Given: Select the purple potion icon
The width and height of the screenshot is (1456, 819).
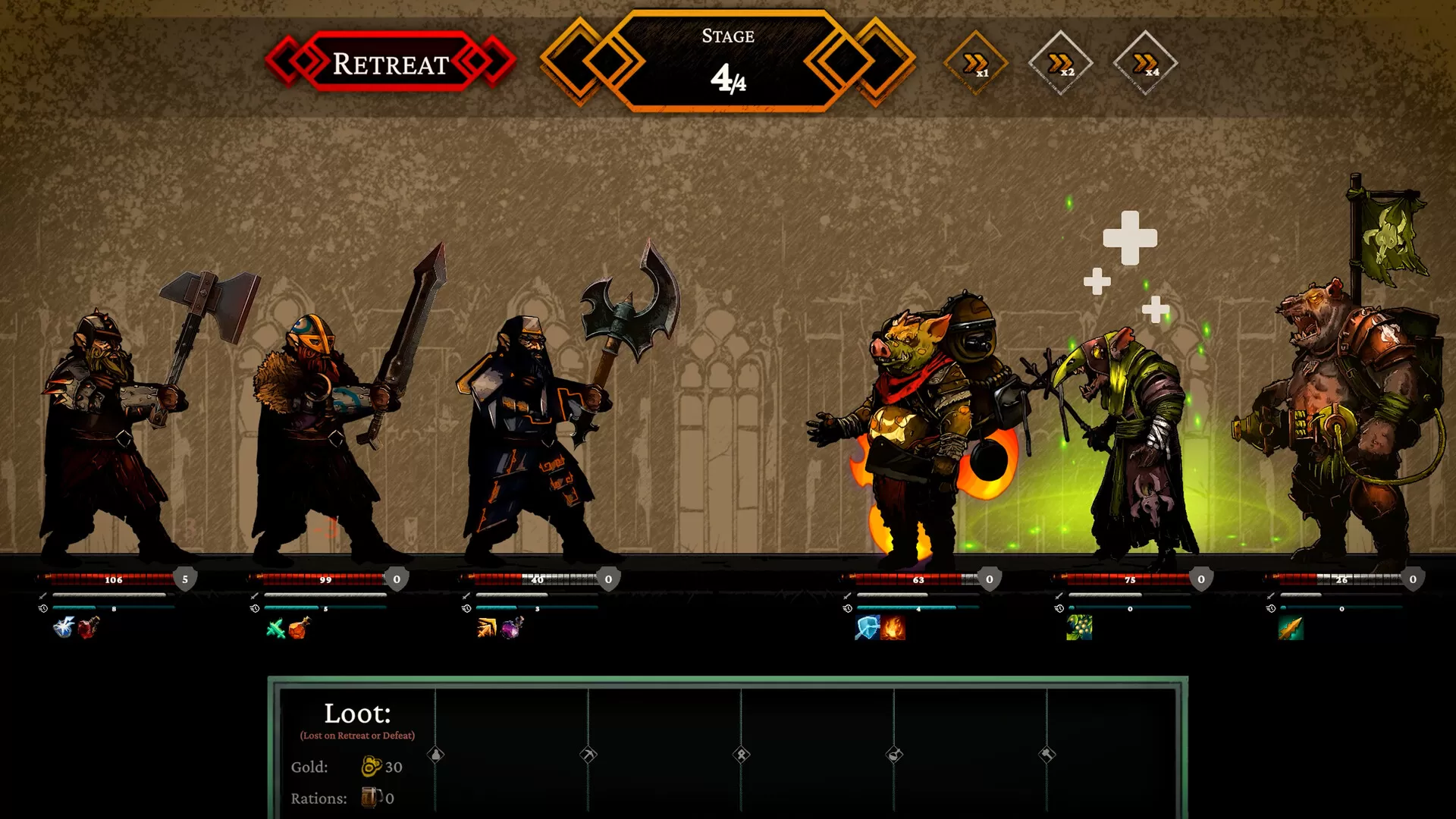Looking at the screenshot, I should [x=512, y=628].
